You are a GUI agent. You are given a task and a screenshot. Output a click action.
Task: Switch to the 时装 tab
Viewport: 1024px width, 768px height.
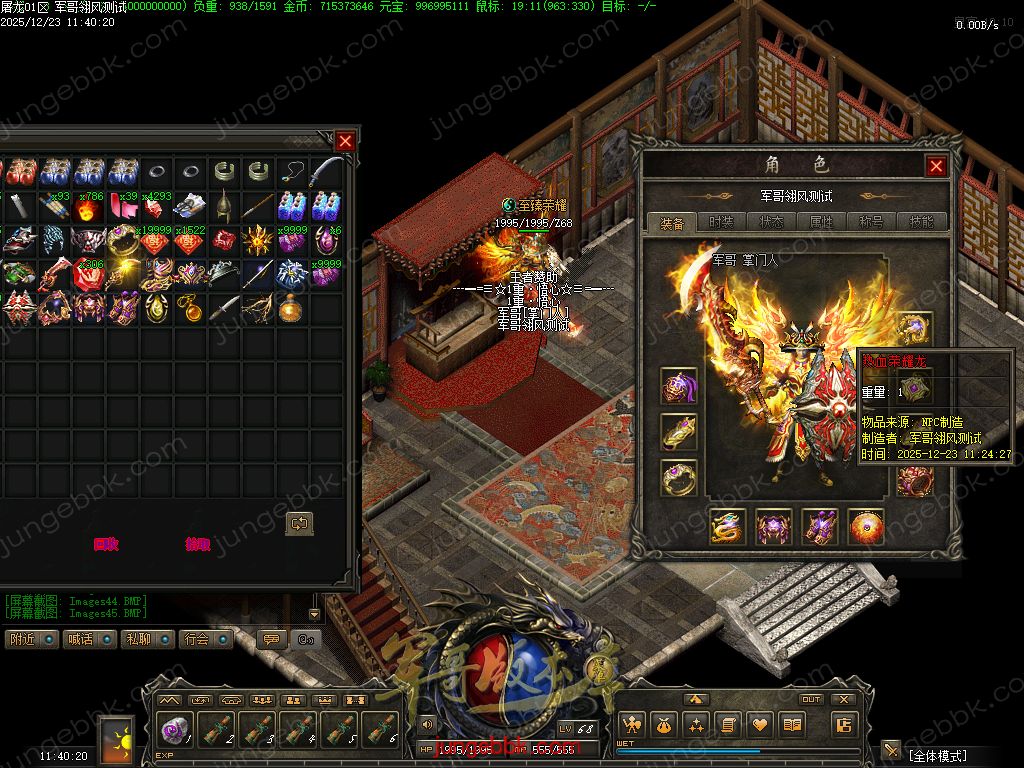pyautogui.click(x=722, y=222)
